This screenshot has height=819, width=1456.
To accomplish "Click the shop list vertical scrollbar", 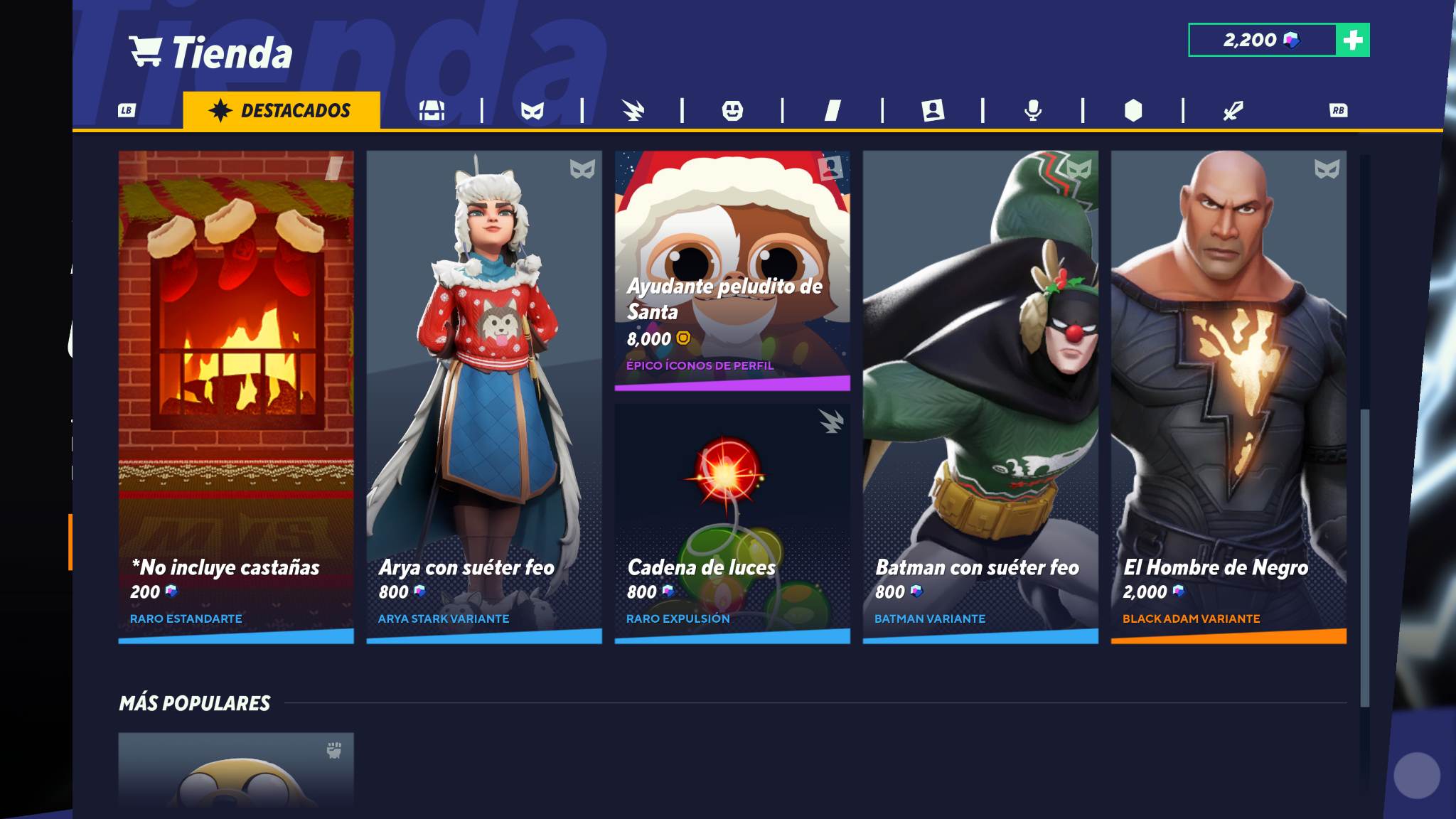I will pos(1364,557).
